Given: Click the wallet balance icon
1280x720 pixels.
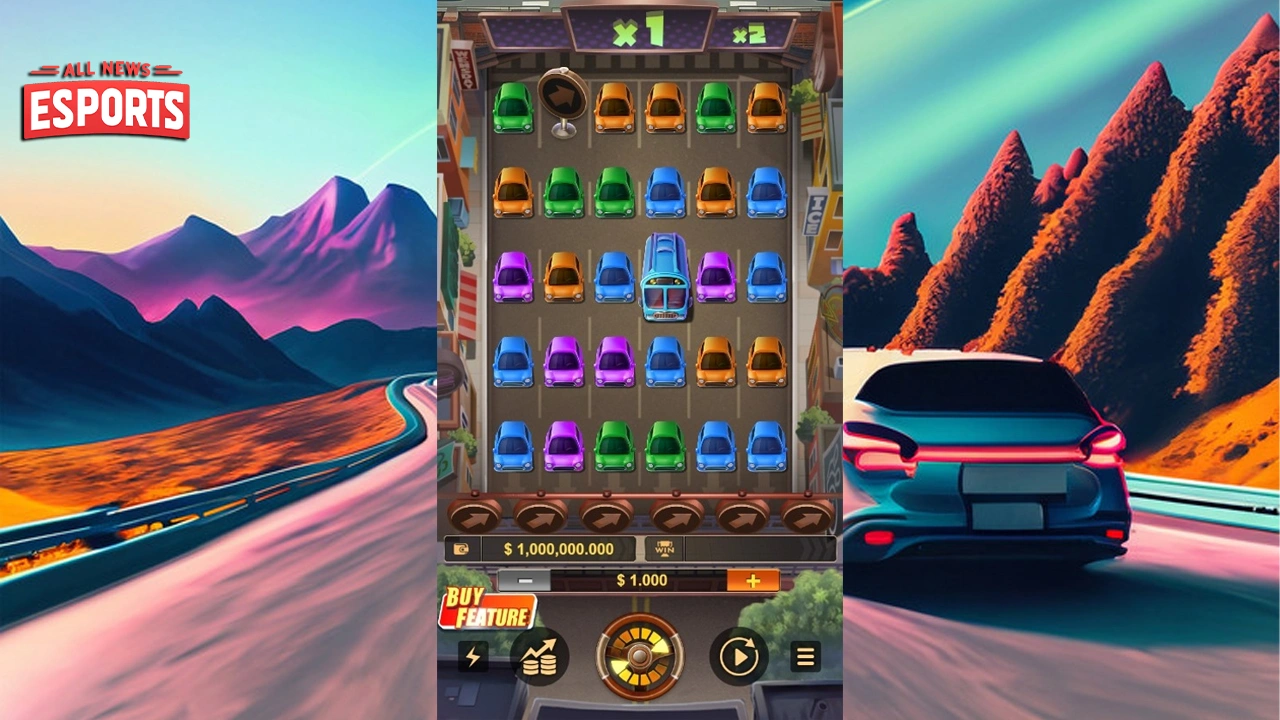Looking at the screenshot, I should 462,549.
